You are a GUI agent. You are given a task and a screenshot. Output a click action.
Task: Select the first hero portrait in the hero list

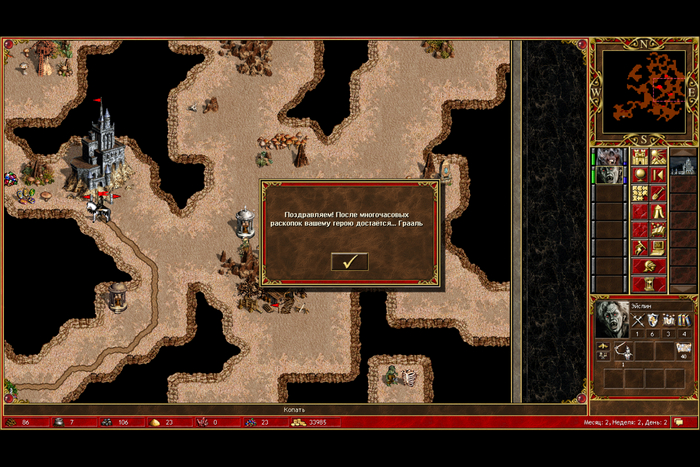point(609,157)
